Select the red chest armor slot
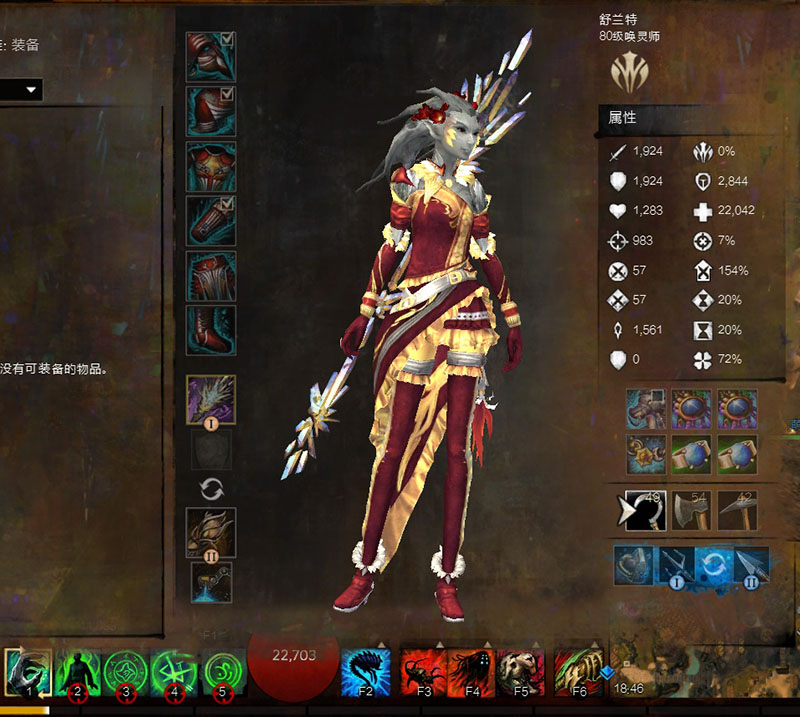Screen dimensions: 800x717 pyautogui.click(x=210, y=166)
